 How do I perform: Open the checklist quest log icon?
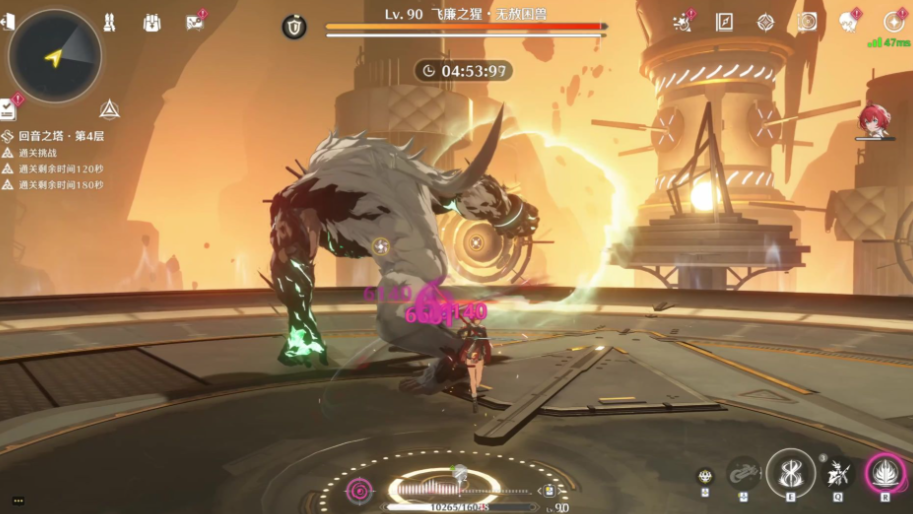pyautogui.click(x=8, y=109)
